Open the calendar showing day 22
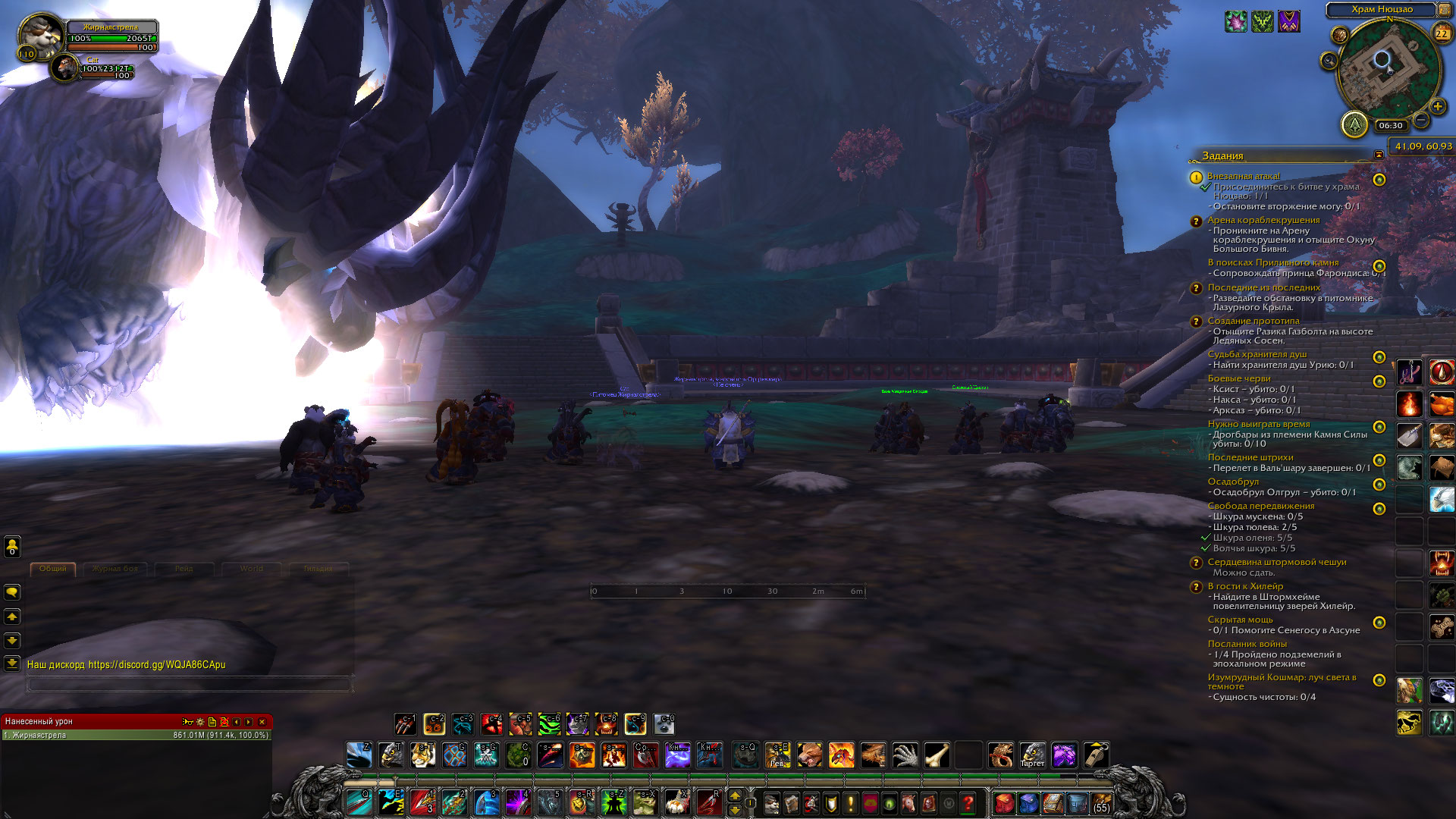Viewport: 1456px width, 819px height. [1441, 33]
